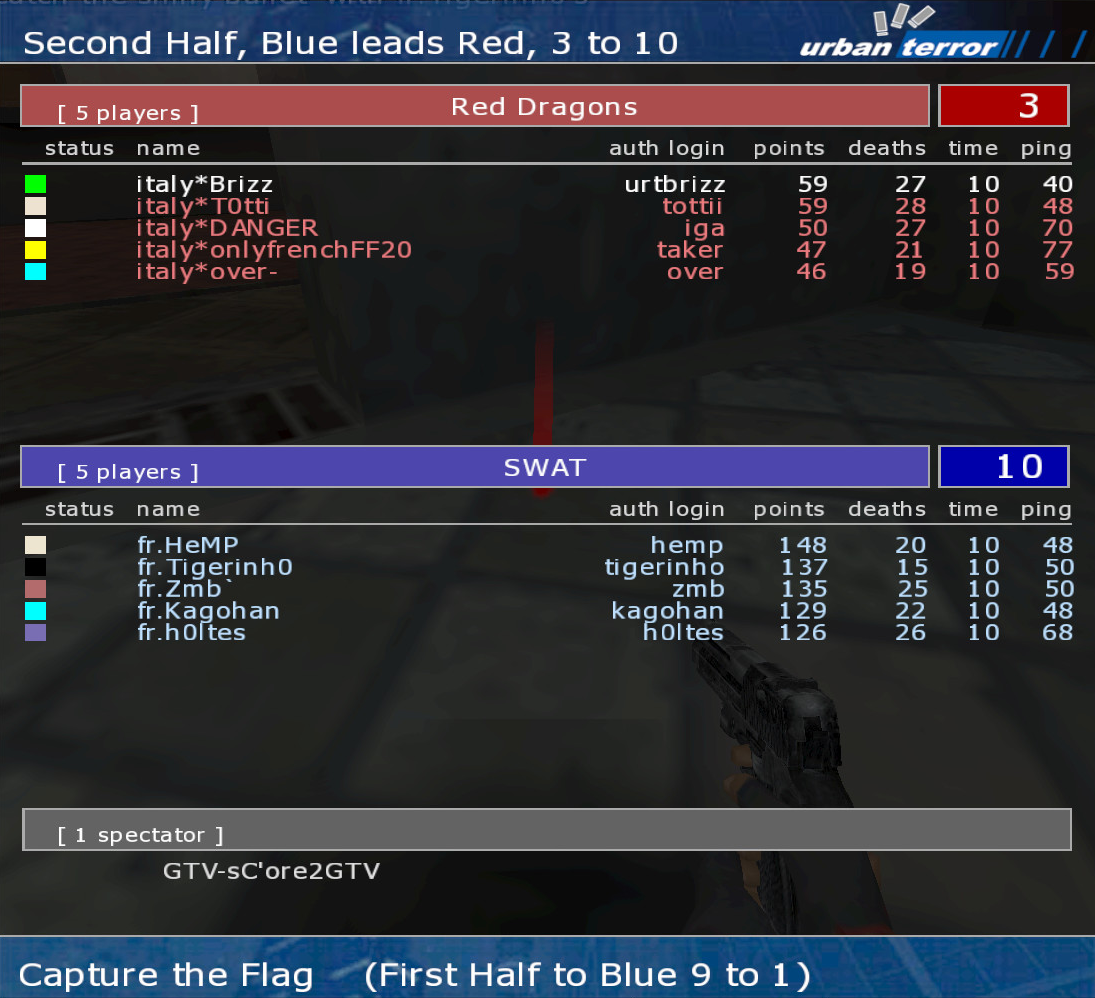Choose italy*T0tti in the scoreboard

[x=203, y=206]
